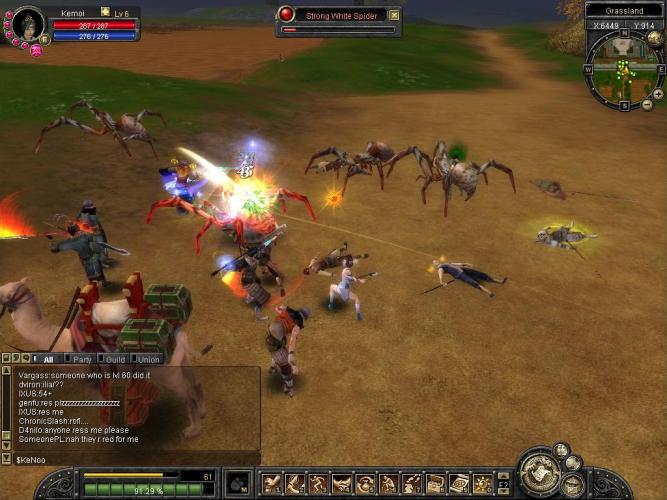Zoom in the minimap with plus button
The image size is (667, 500).
659,93
